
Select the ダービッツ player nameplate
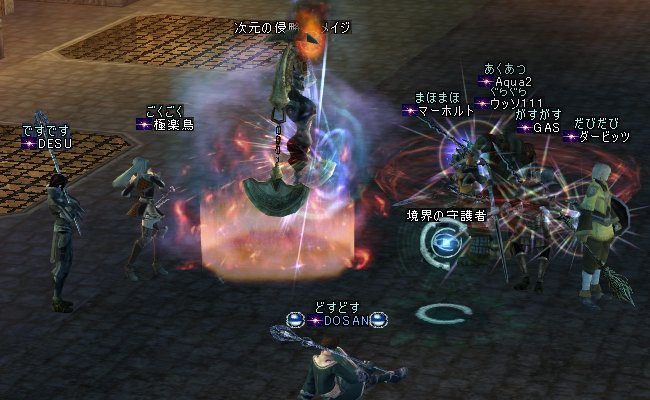pos(603,136)
